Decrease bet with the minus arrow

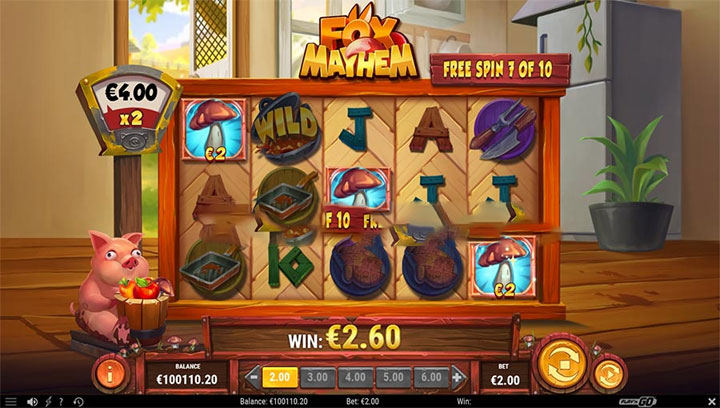[x=251, y=376]
